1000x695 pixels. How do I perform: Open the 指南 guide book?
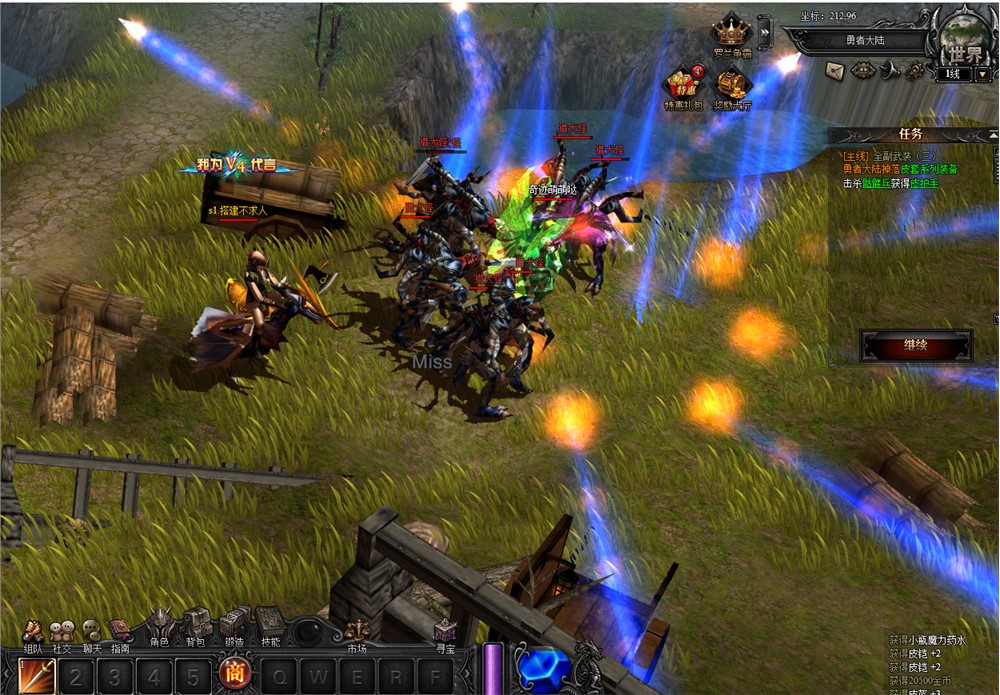pyautogui.click(x=120, y=633)
